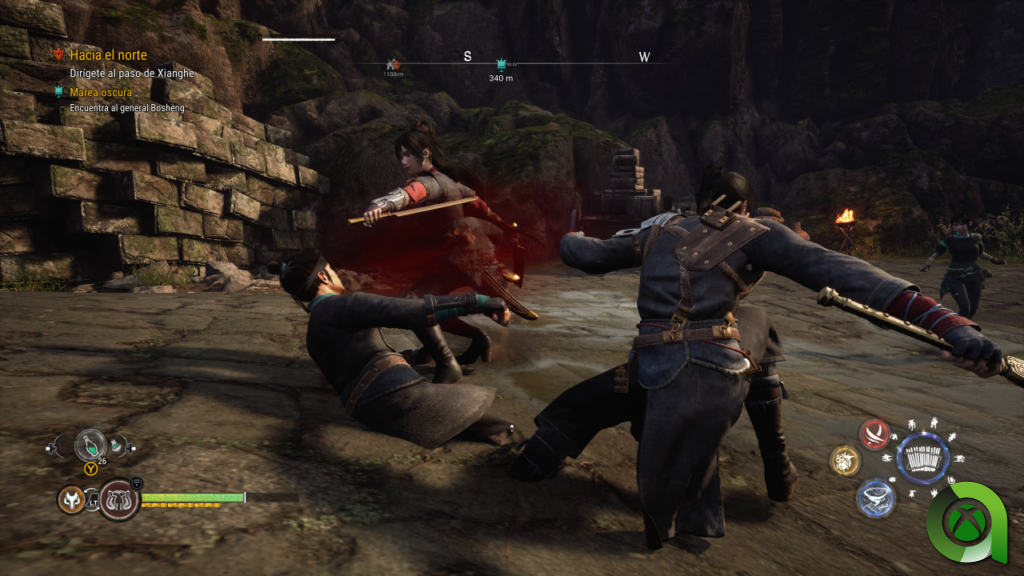
Task: Select the dark red beast emblem icon
Action: click(118, 498)
